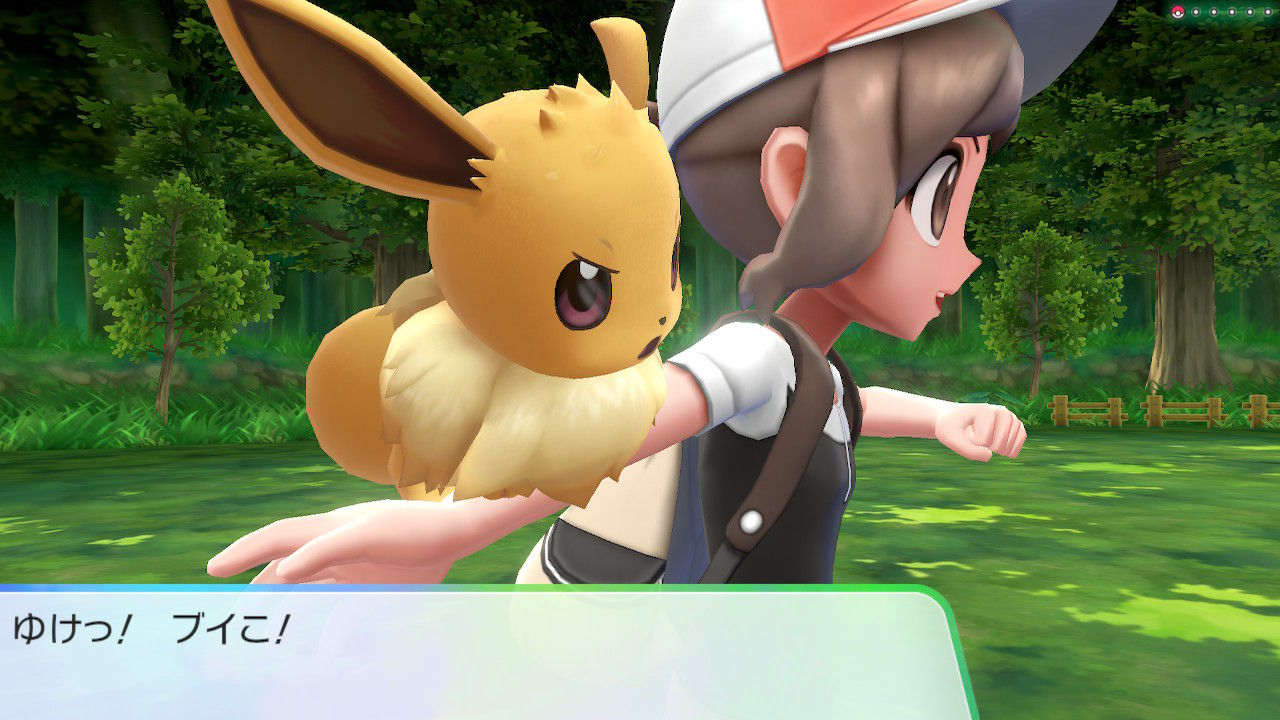Click the last Poké Ball party slot

tap(1268, 12)
